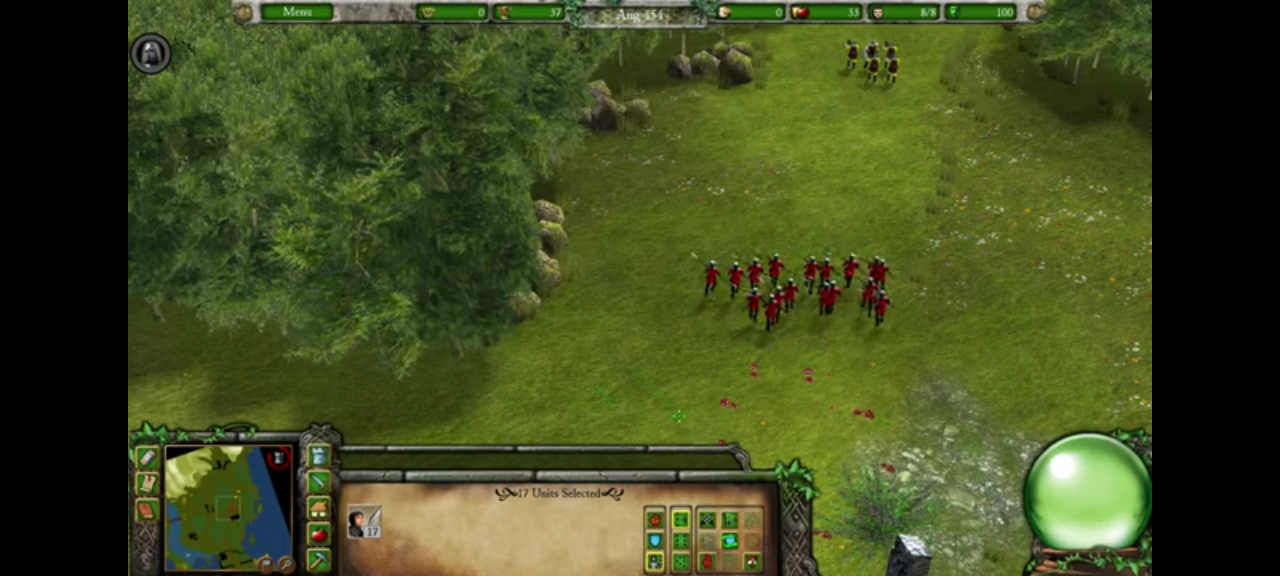The height and width of the screenshot is (576, 1280).
Task: Select the unit portrait showing 17 troops
Action: pyautogui.click(x=364, y=521)
